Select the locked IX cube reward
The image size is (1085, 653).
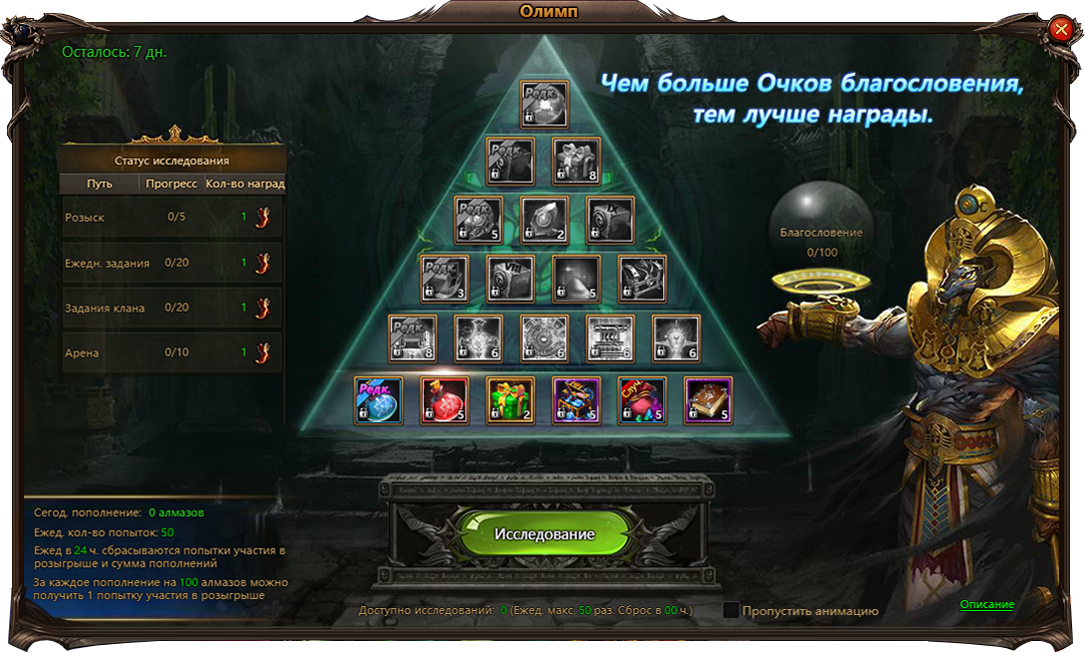[x=610, y=220]
